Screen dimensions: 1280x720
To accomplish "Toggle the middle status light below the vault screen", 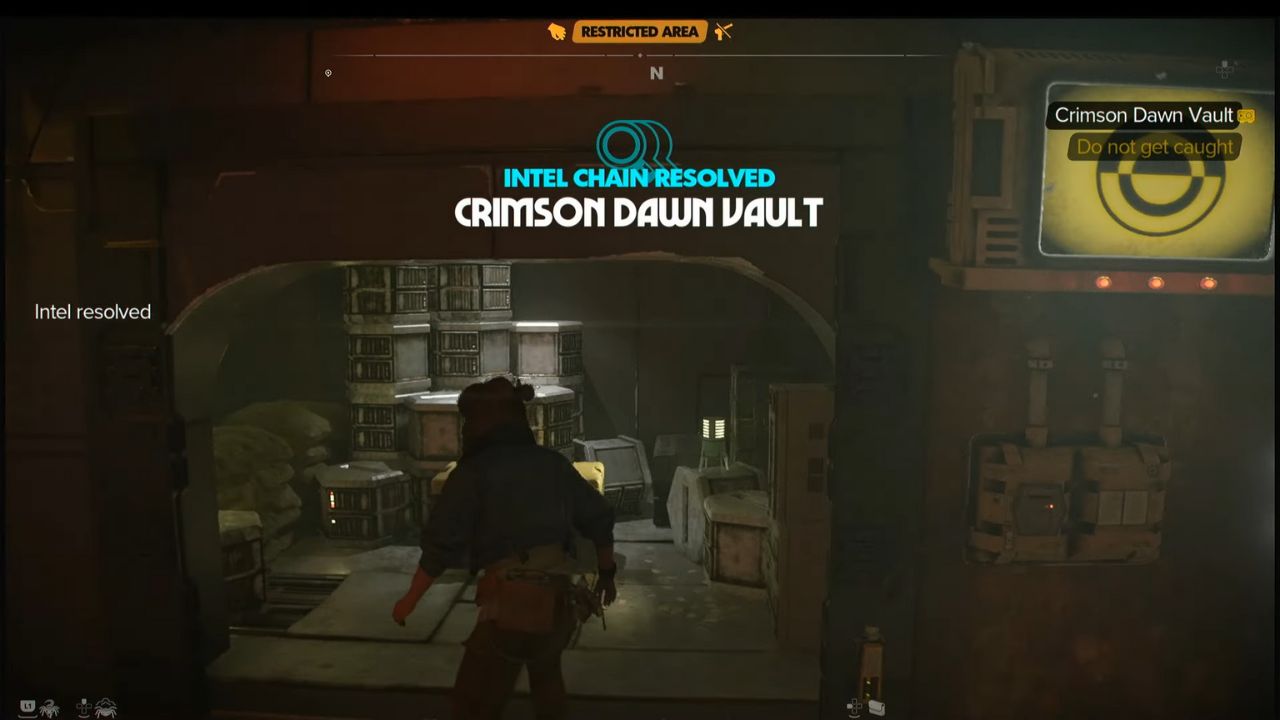I will point(1156,283).
